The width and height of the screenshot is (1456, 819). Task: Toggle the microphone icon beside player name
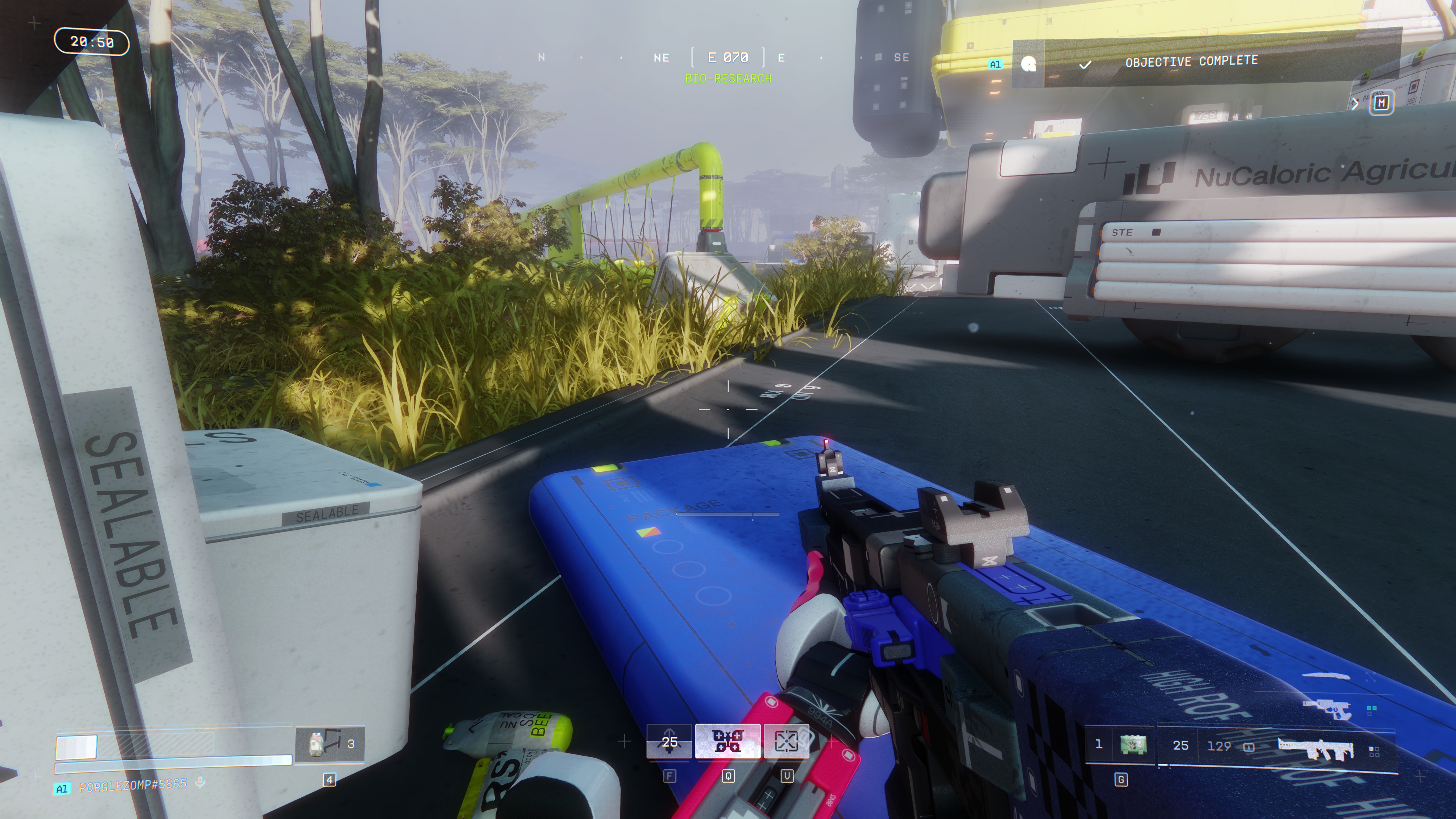point(199,782)
